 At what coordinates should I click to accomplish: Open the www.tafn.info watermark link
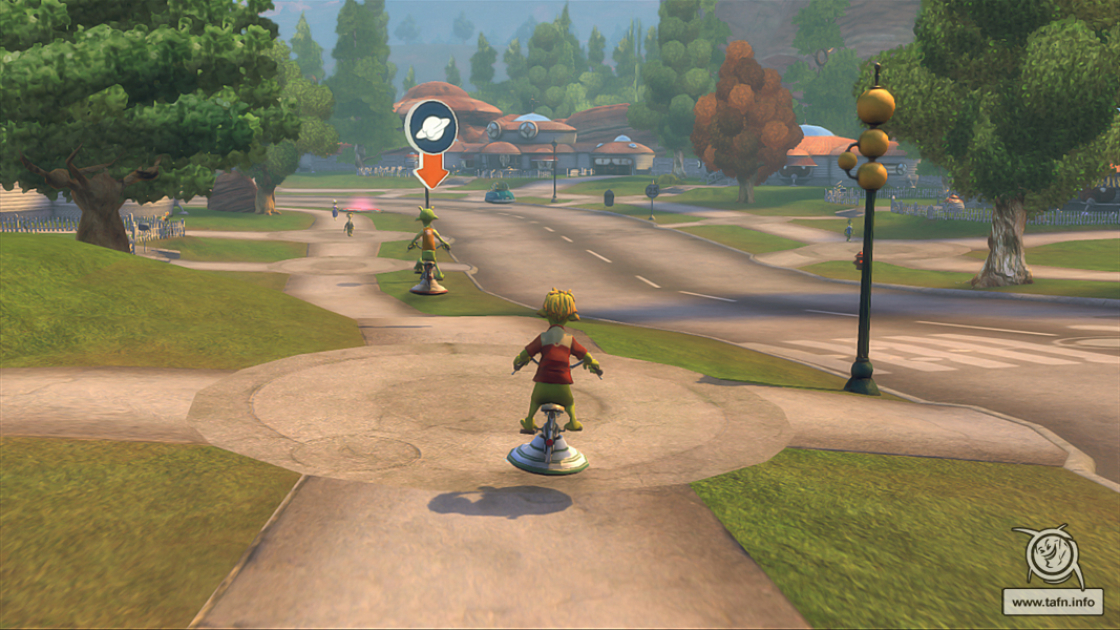pyautogui.click(x=1053, y=603)
